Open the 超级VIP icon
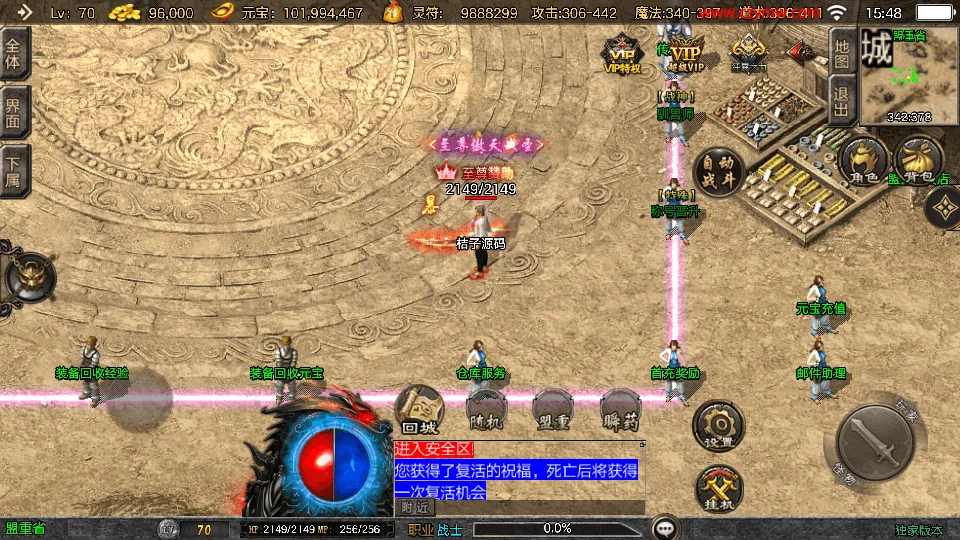Viewport: 960px width, 540px height. point(685,56)
